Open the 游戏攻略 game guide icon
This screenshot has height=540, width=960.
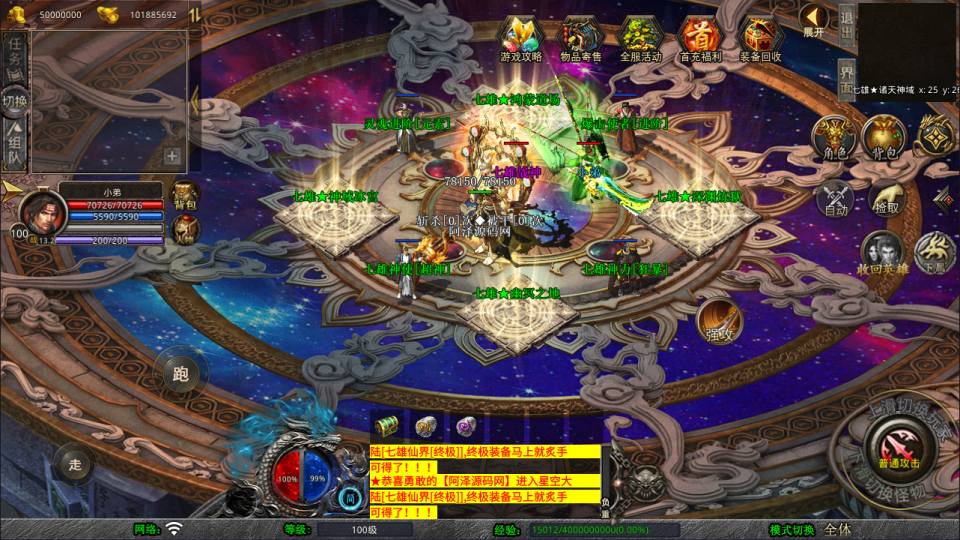tap(521, 38)
